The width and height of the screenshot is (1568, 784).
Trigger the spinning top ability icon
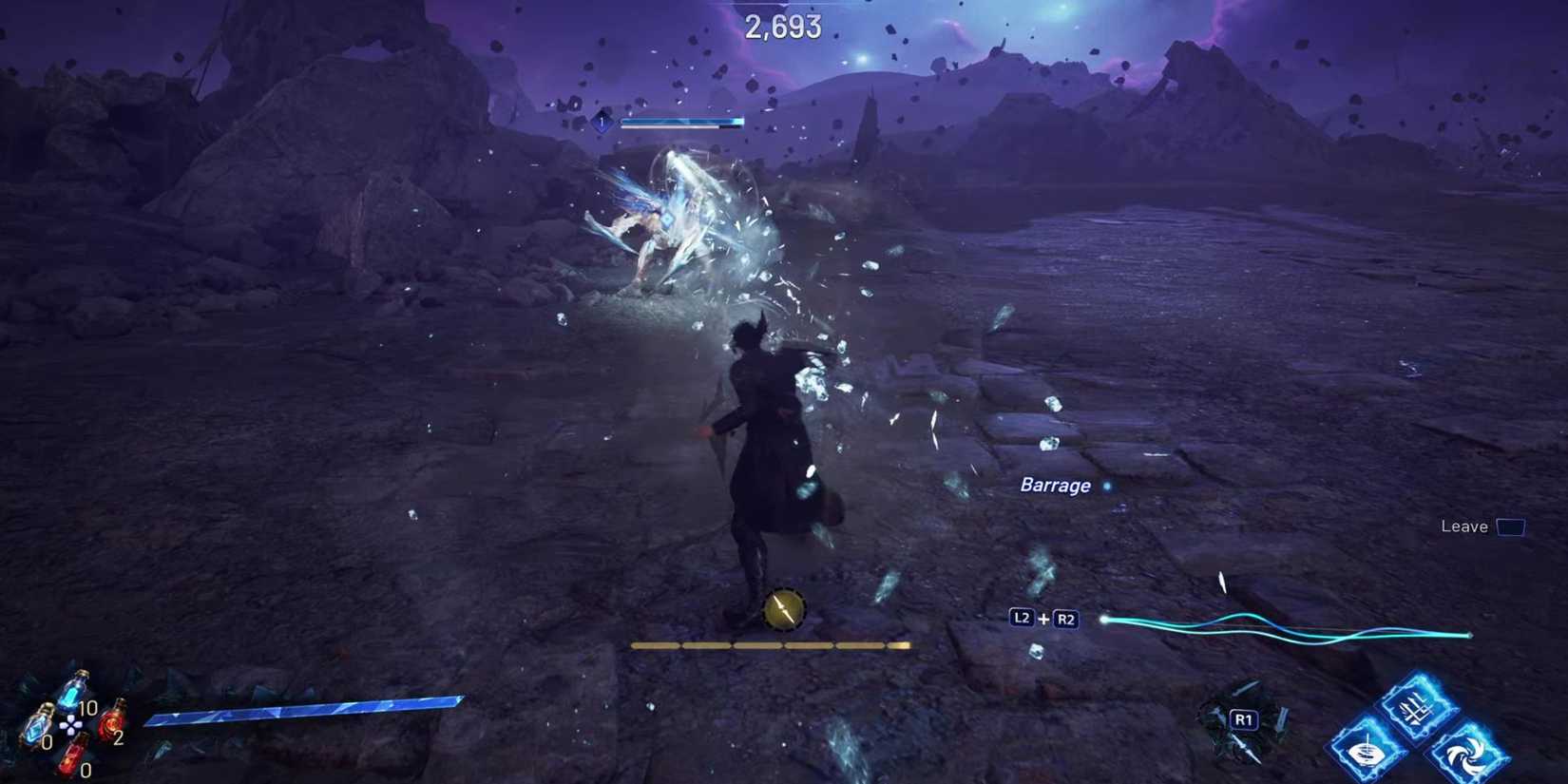click(x=1366, y=753)
